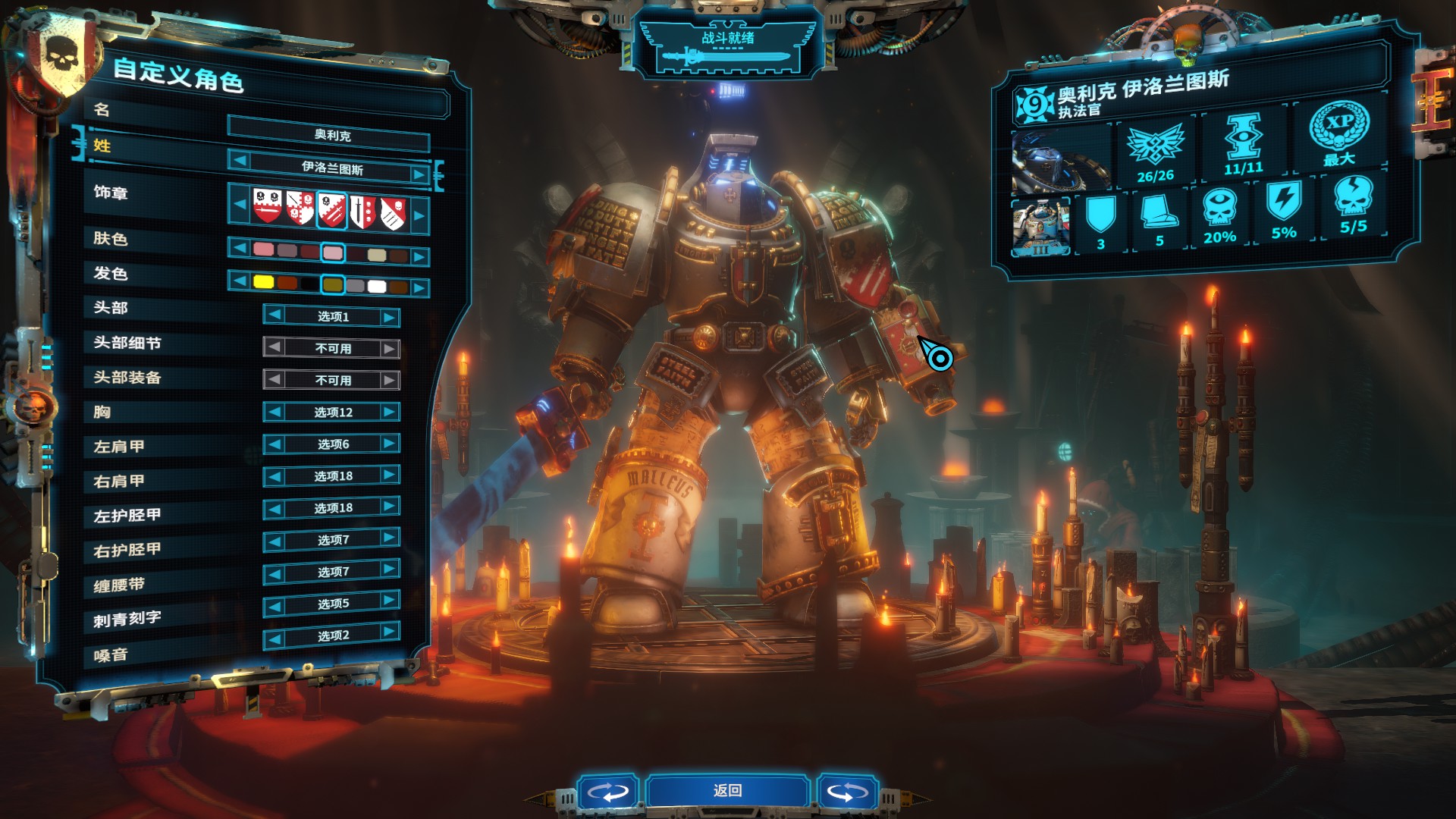Image resolution: width=1456 pixels, height=819 pixels.
Task: Switch to next character with right cycle button
Action: tap(847, 792)
